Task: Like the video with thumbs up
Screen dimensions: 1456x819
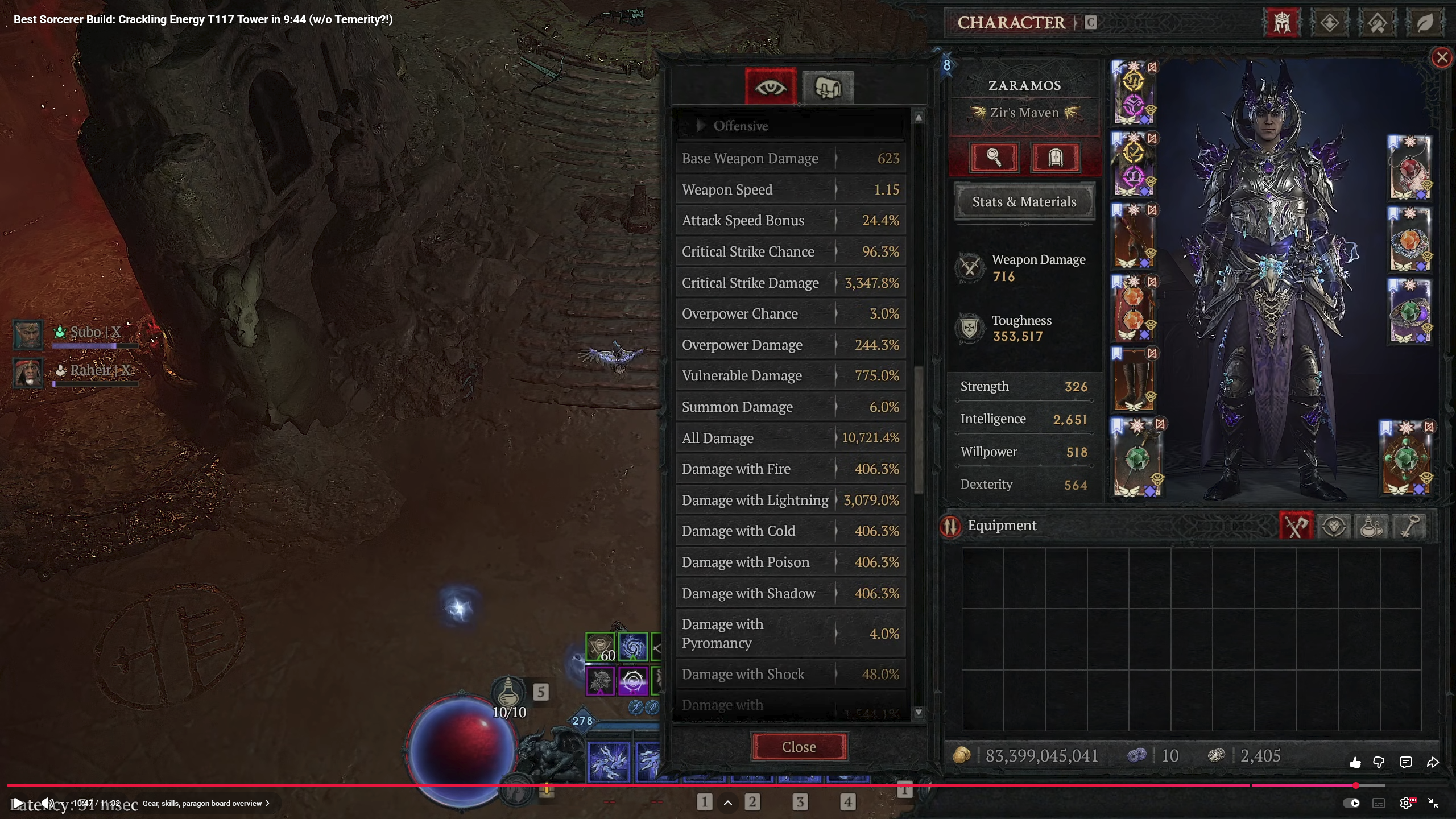Action: 1355,763
